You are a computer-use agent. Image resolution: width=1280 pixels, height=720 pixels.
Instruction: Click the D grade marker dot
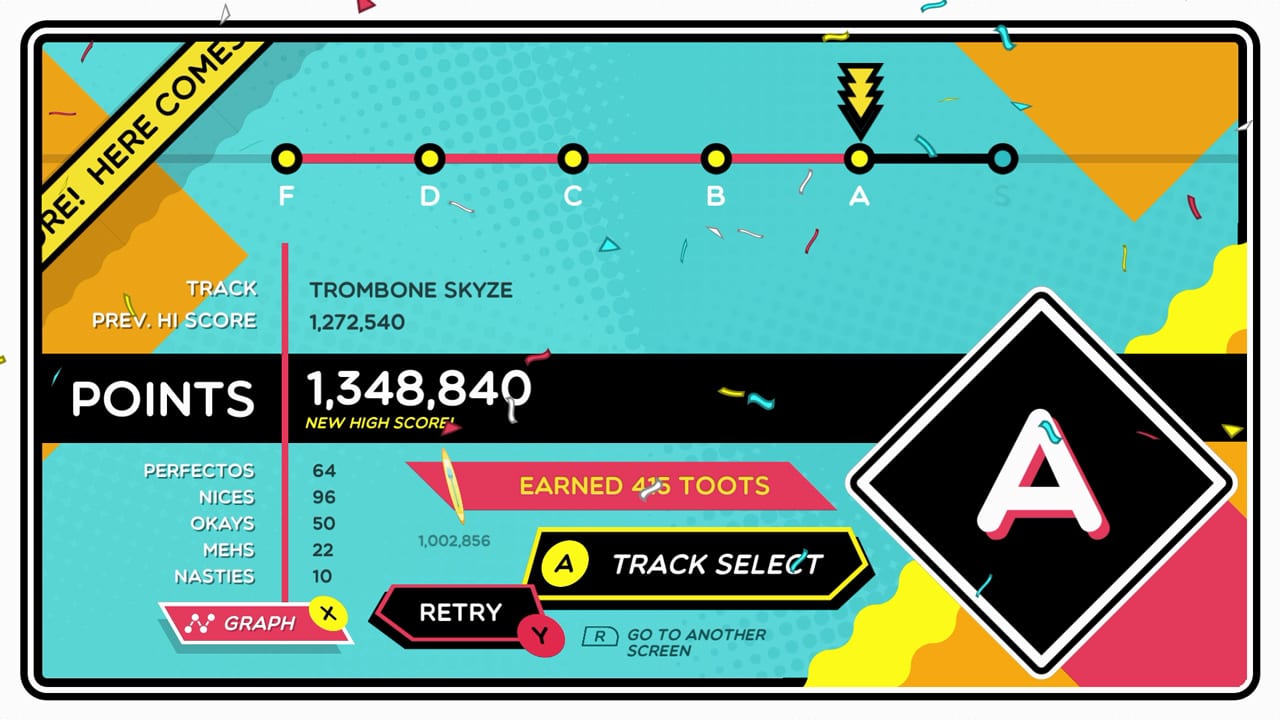click(x=430, y=157)
